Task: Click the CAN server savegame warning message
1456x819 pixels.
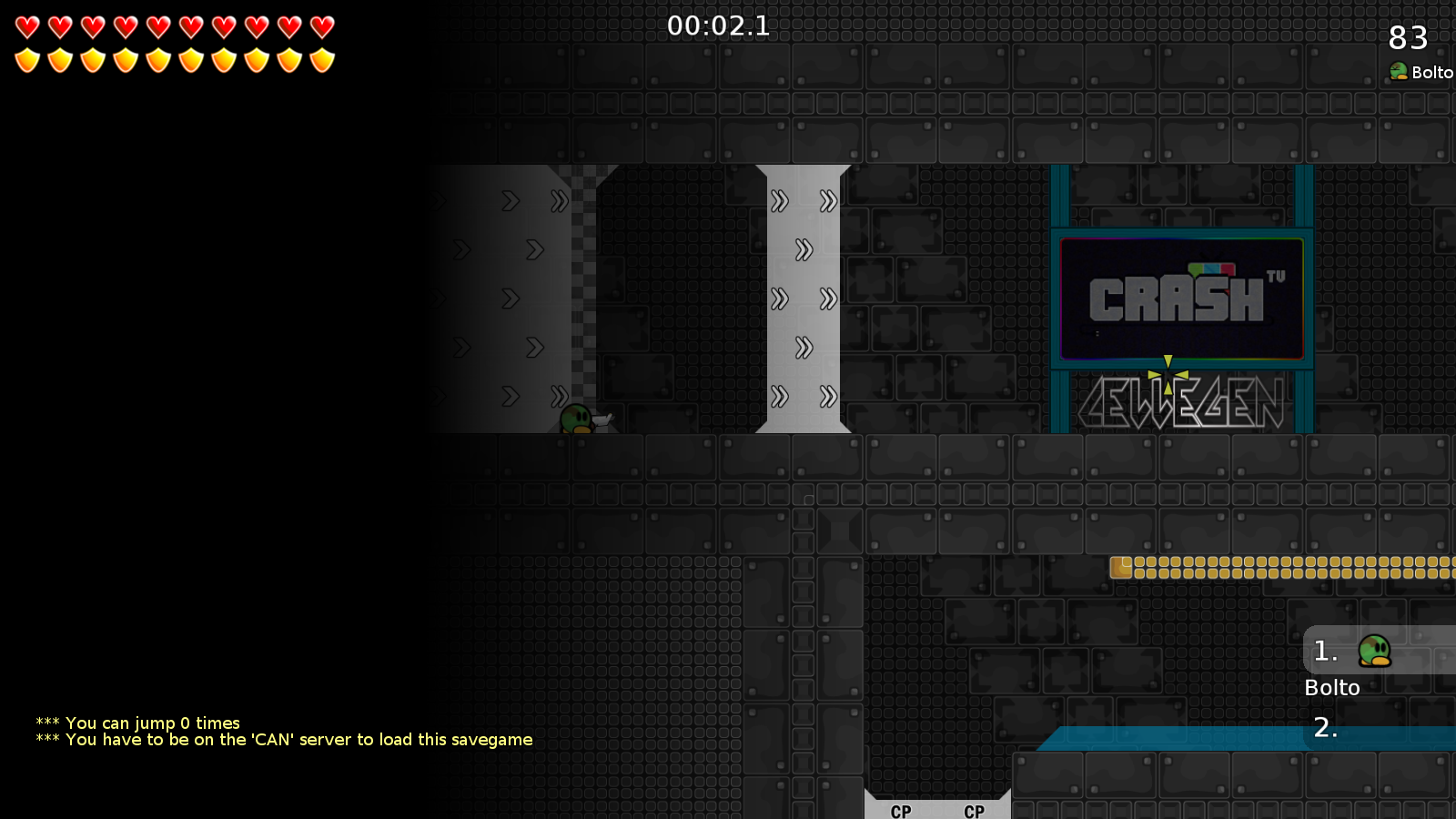Action: pyautogui.click(x=282, y=740)
